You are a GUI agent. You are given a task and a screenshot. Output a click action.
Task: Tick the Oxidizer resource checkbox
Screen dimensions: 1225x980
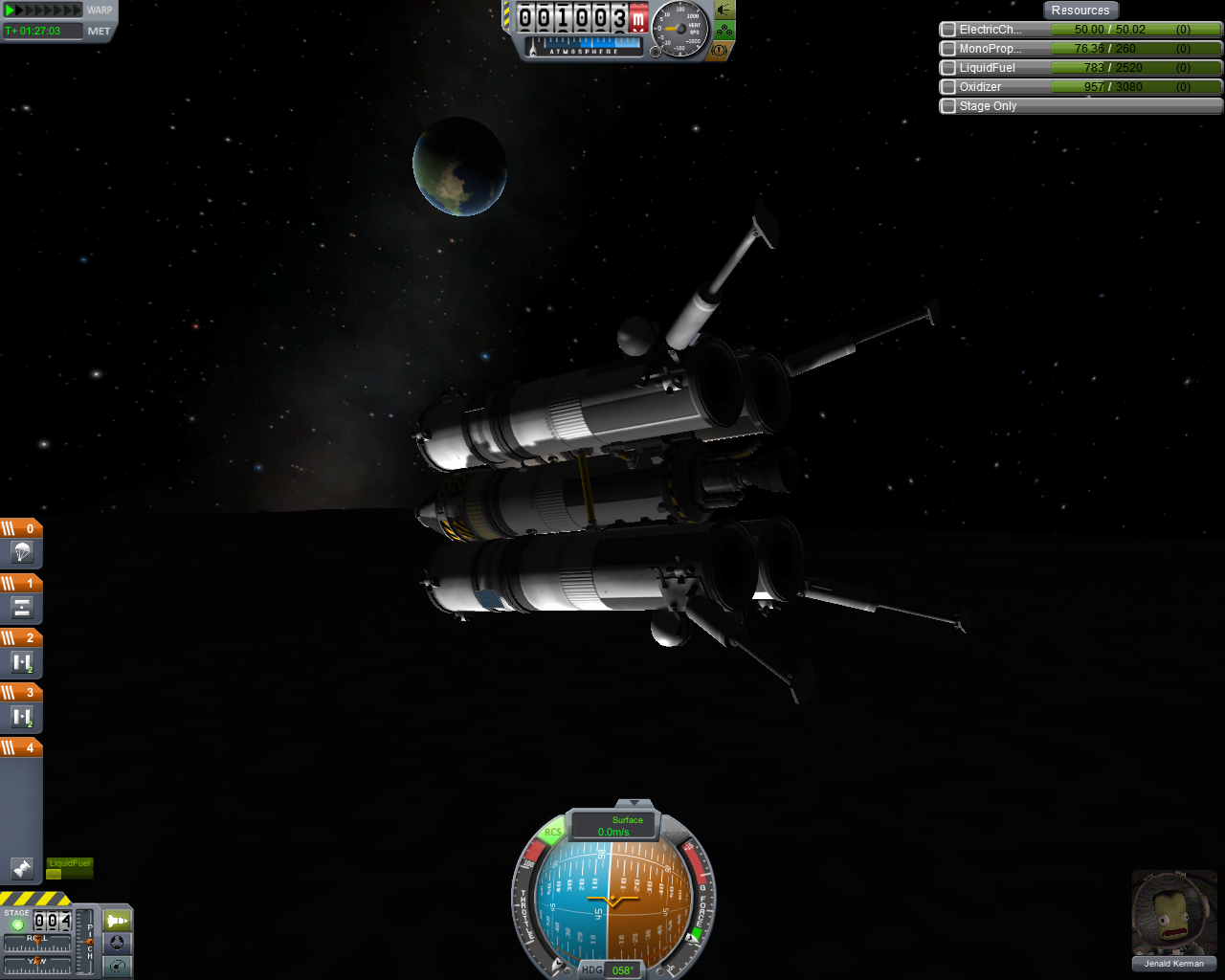948,87
